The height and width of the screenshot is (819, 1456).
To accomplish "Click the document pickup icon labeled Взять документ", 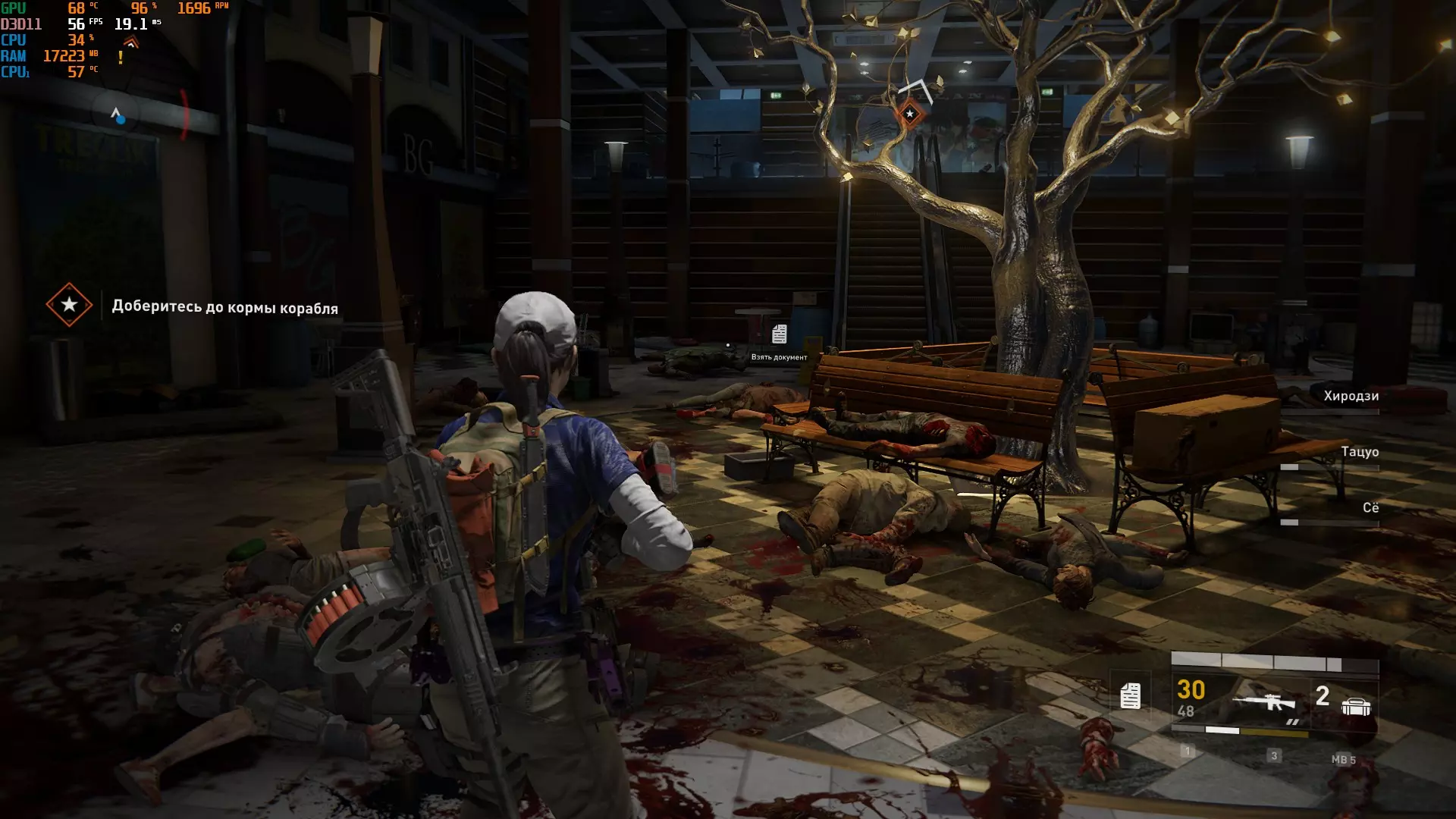I will pyautogui.click(x=779, y=334).
